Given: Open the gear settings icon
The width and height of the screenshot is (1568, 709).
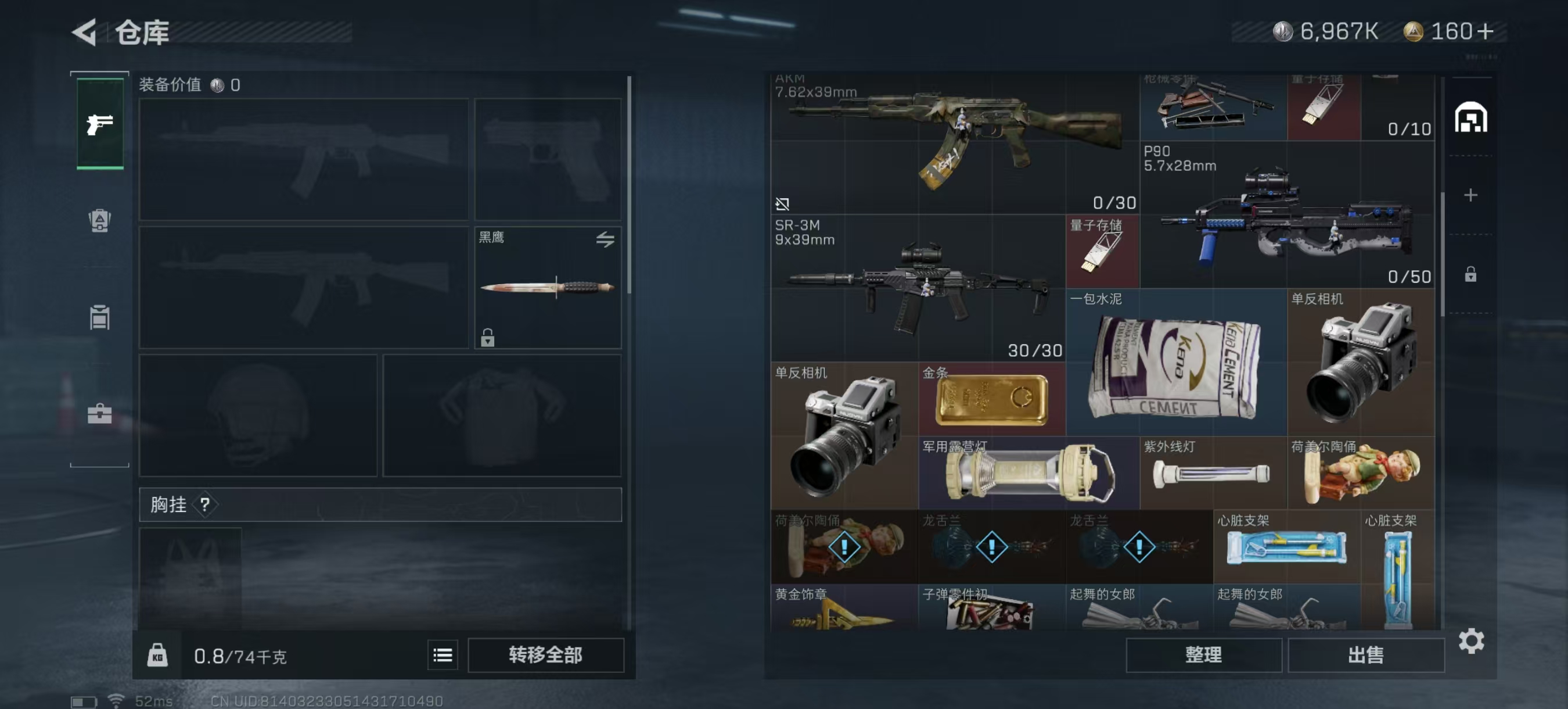Looking at the screenshot, I should pyautogui.click(x=1470, y=642).
